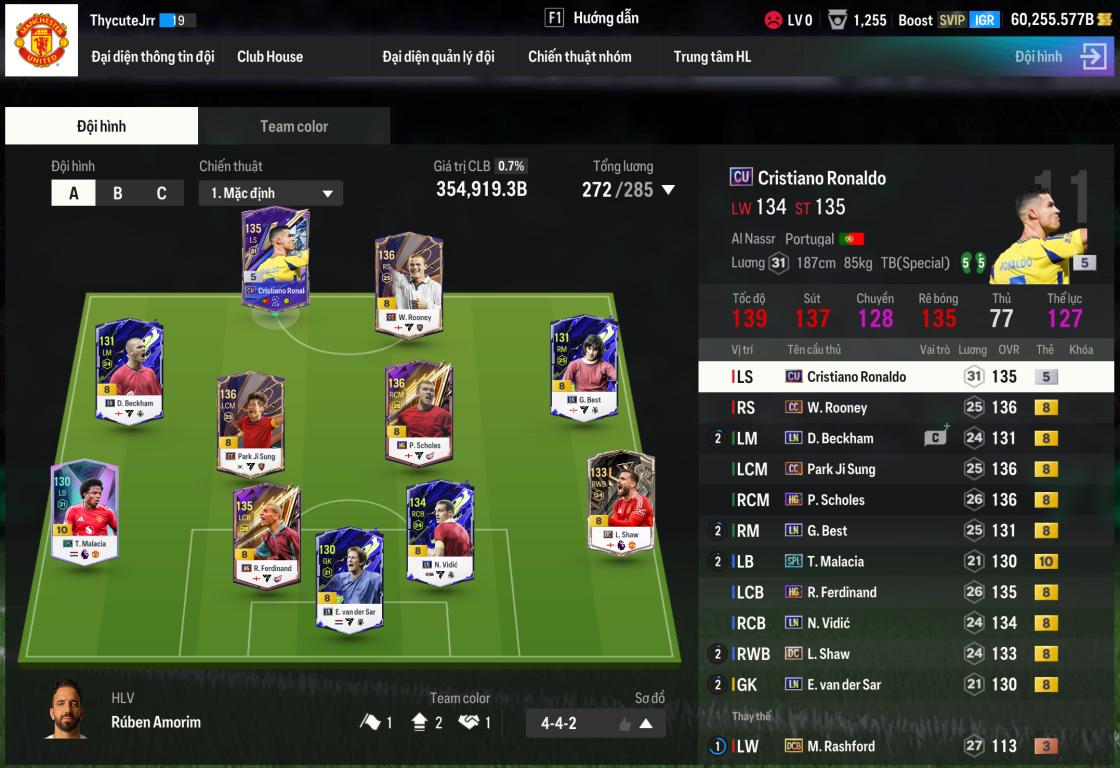Select the Đội hình tab
The width and height of the screenshot is (1120, 768).
point(101,126)
